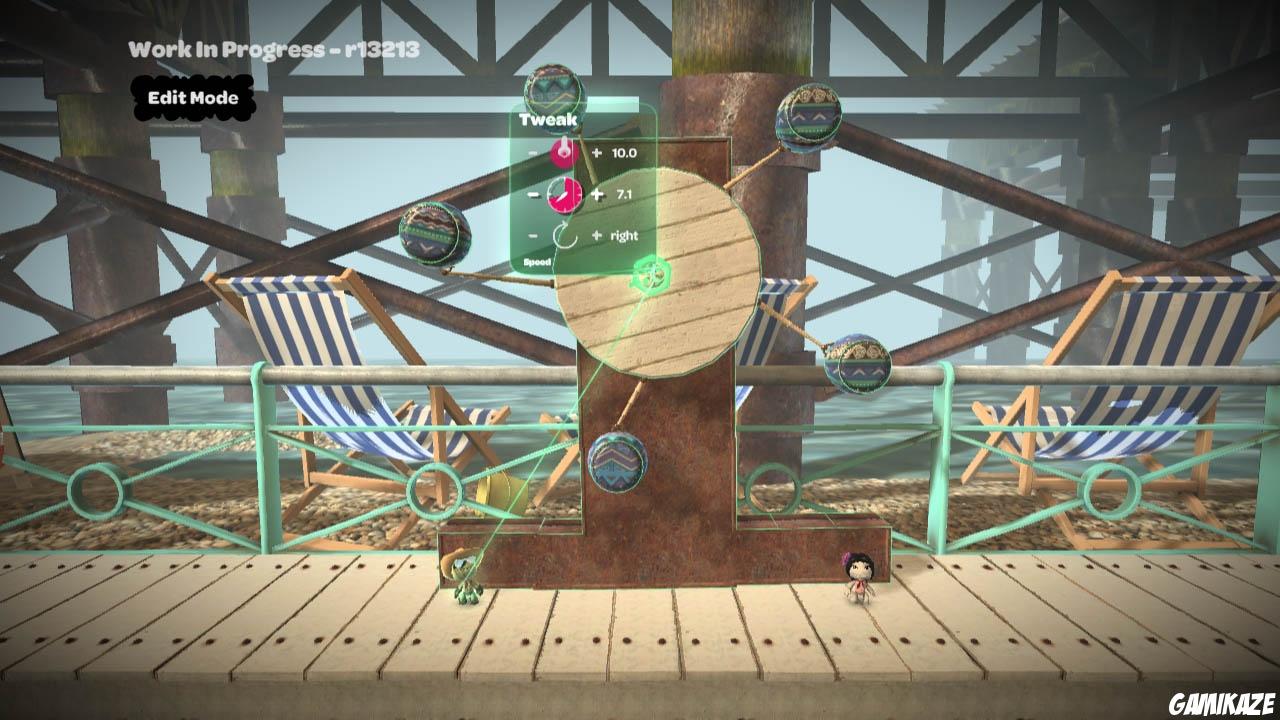
Task: Click the minus to lower the motor speed
Action: (x=532, y=194)
